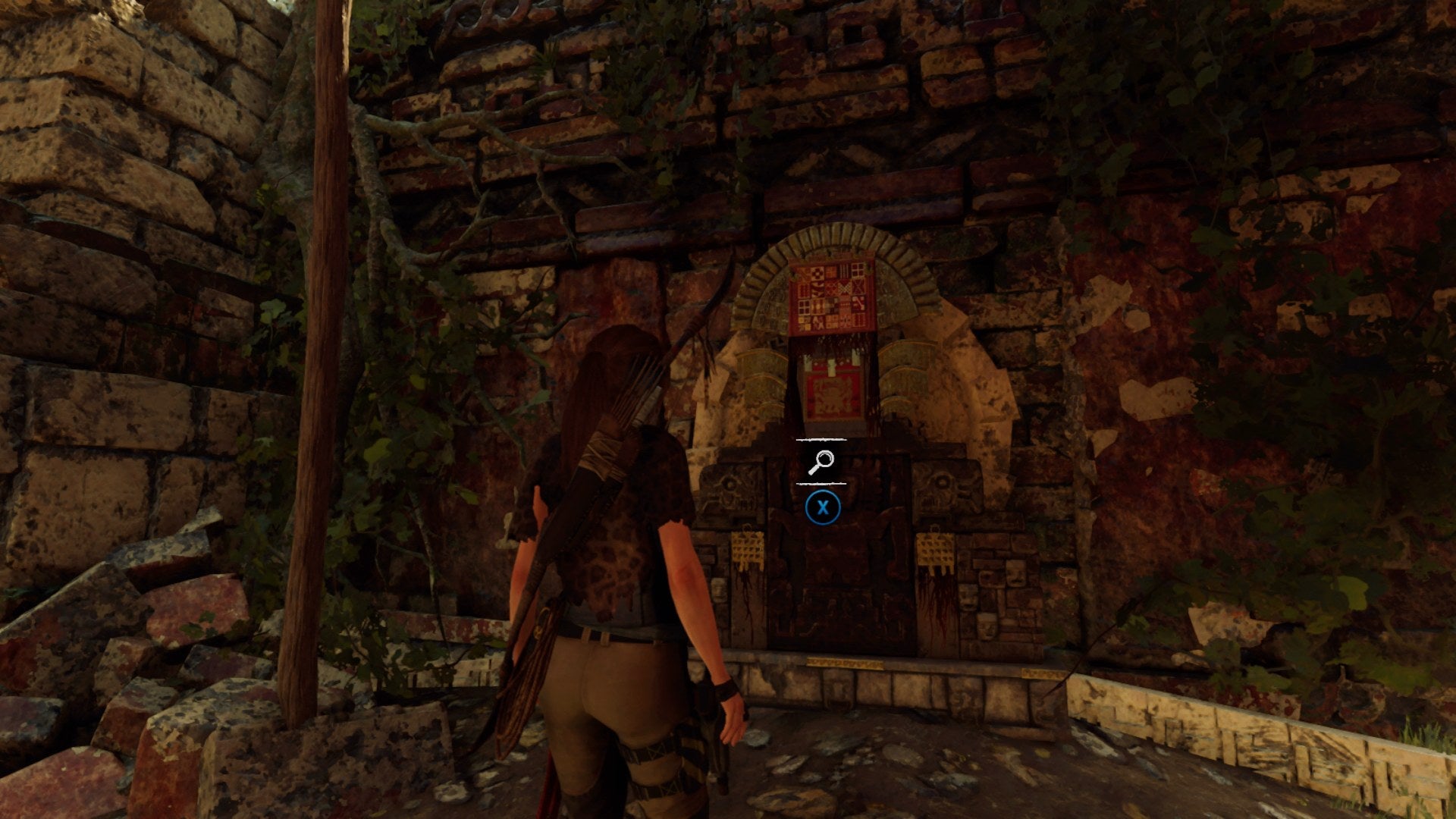Click the divider line below the examine icon
This screenshot has width=1456, height=819.
(820, 482)
